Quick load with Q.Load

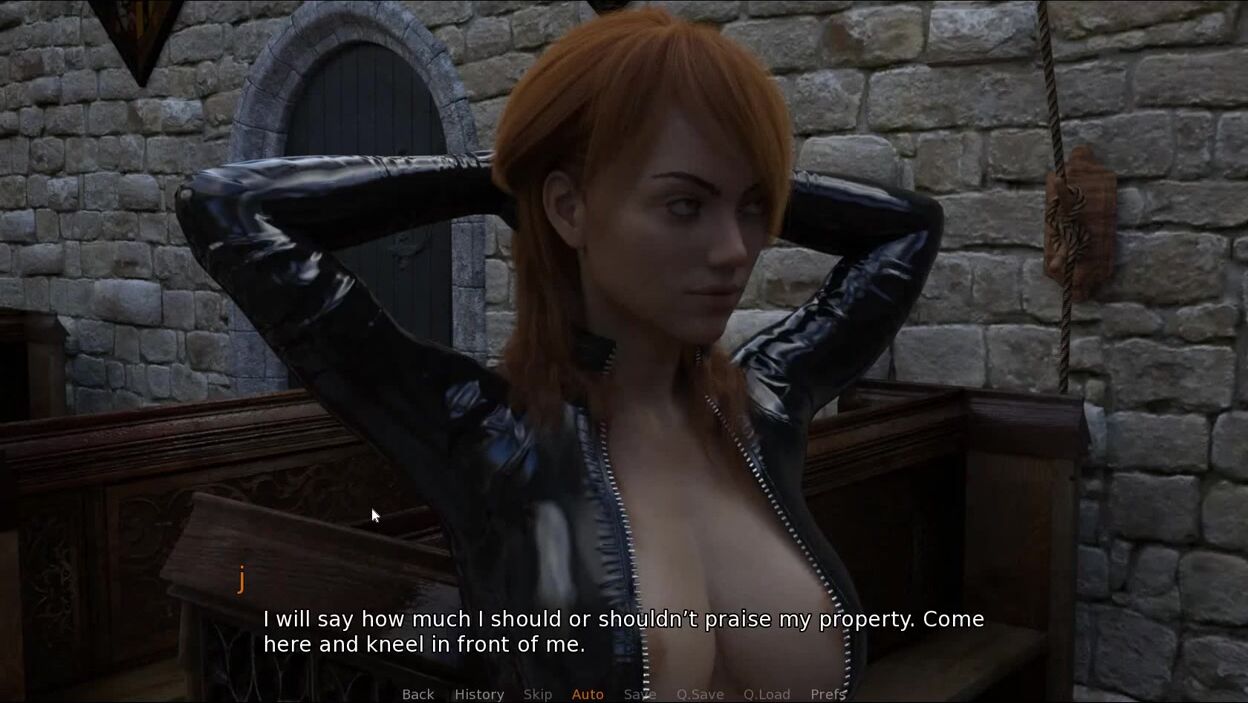coord(766,694)
